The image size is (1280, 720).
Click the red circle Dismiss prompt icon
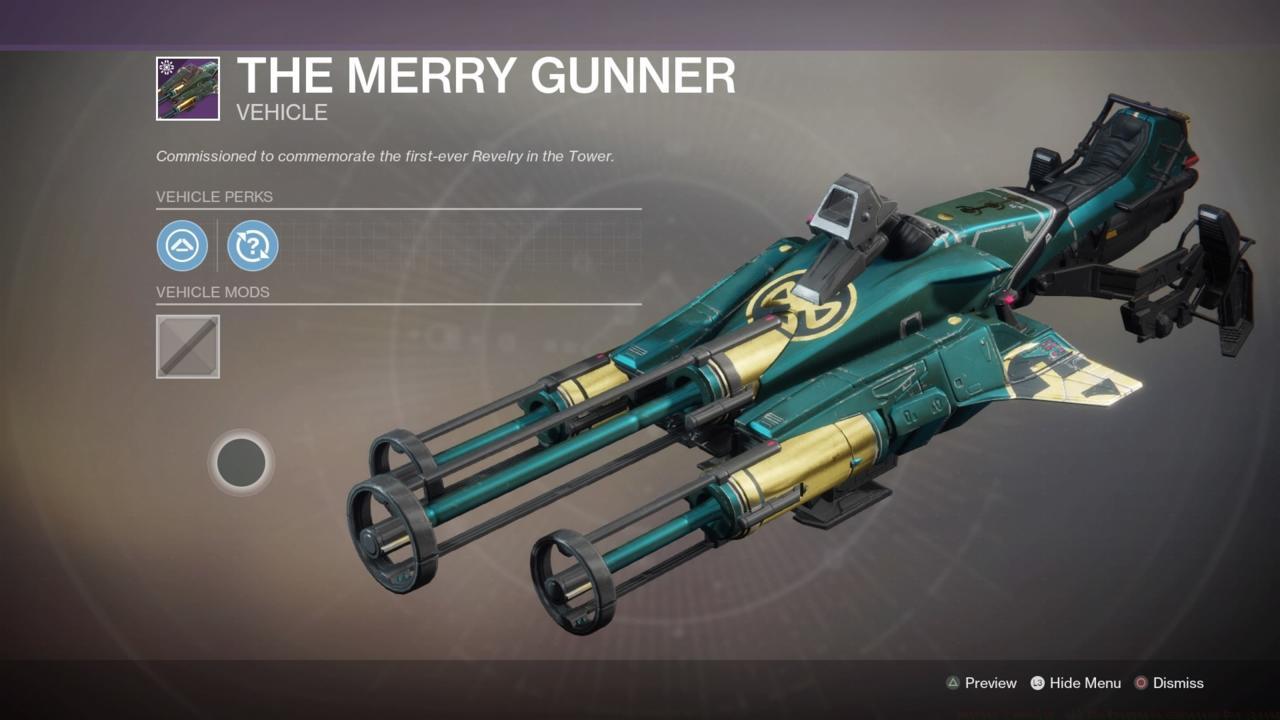pos(1141,683)
